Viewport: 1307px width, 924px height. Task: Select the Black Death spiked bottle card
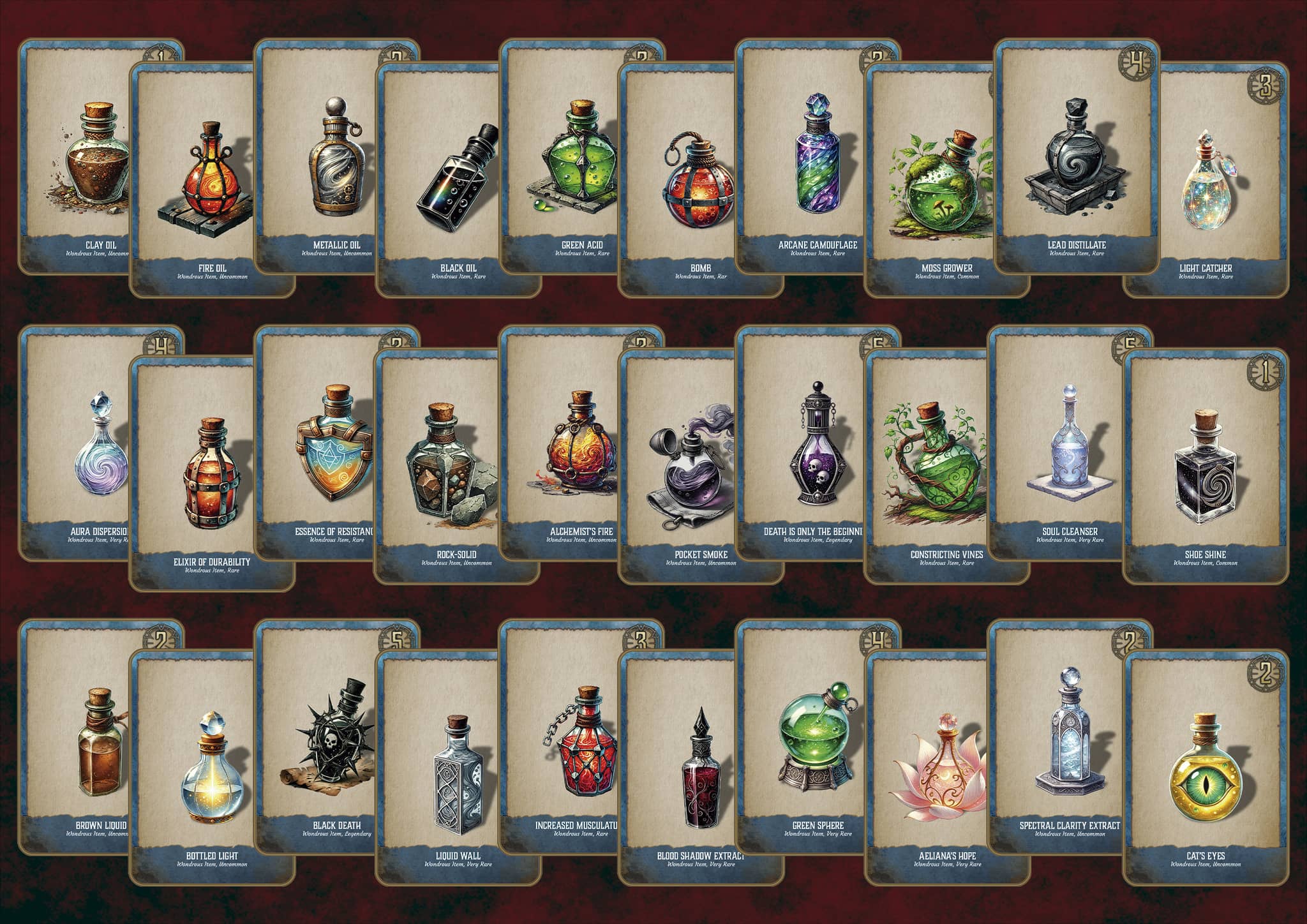click(x=319, y=734)
